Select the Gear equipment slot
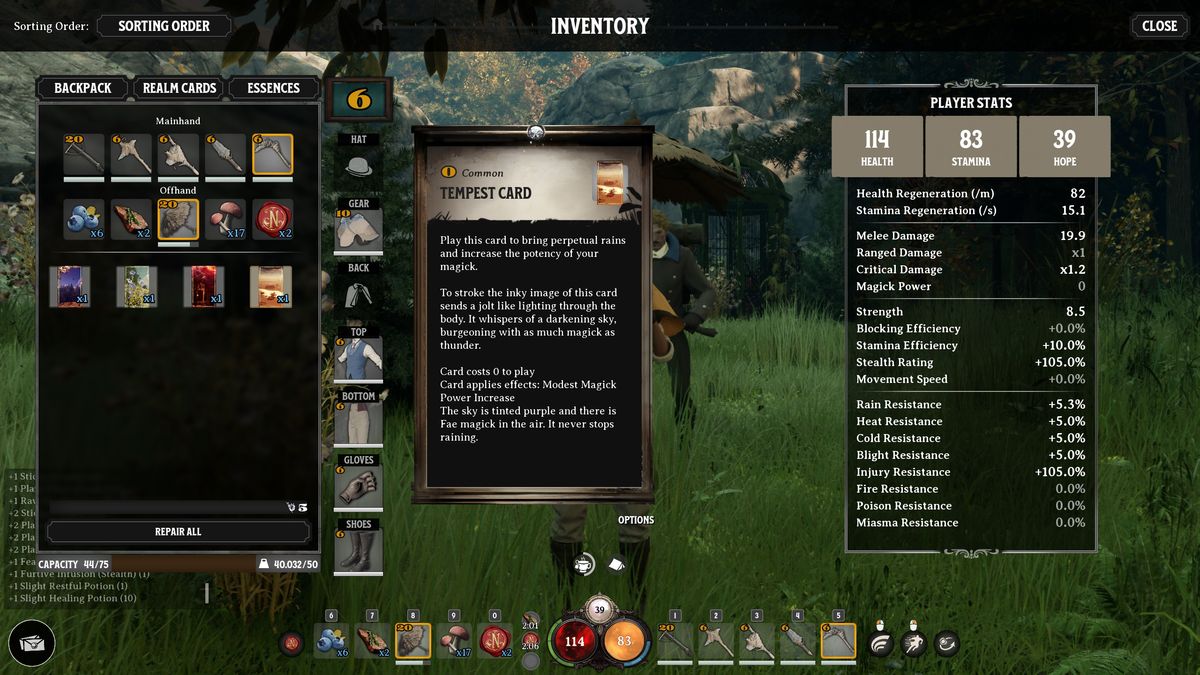 pos(359,227)
